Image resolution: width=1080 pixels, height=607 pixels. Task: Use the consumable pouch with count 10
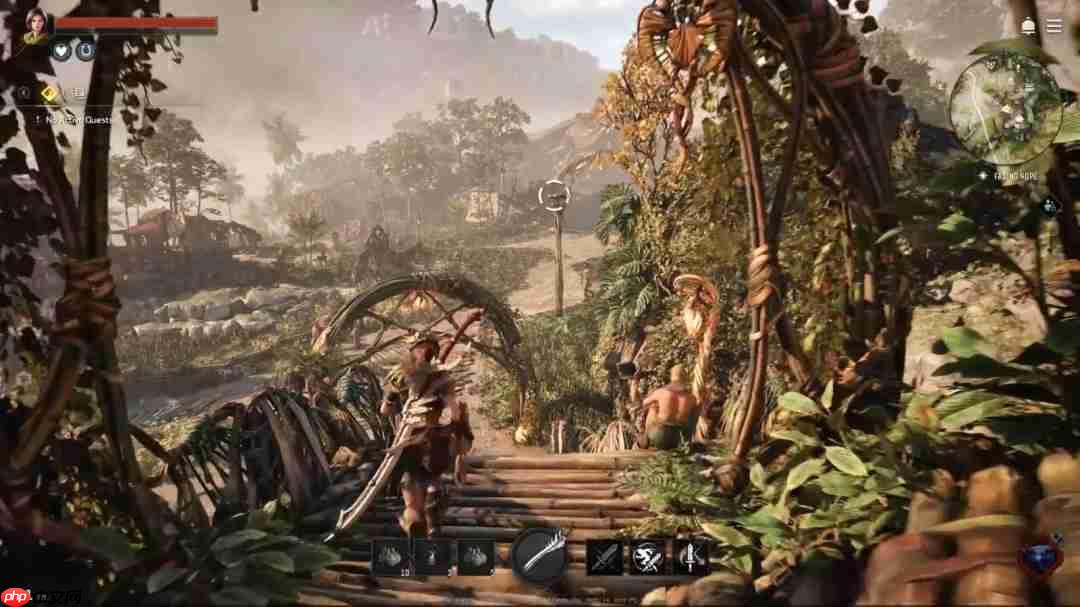coord(389,556)
